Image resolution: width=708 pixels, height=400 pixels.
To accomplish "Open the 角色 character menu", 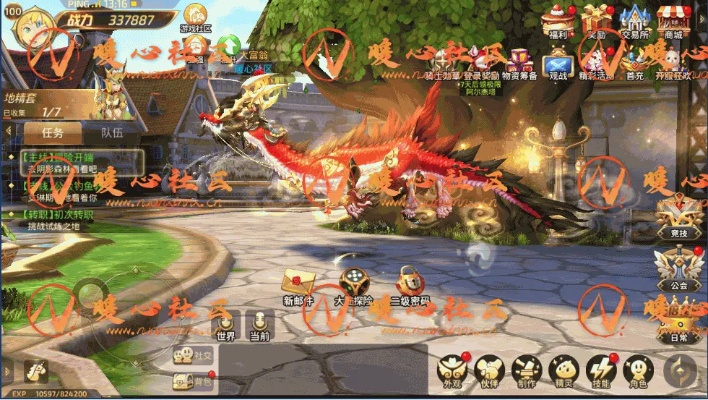I will click(637, 370).
